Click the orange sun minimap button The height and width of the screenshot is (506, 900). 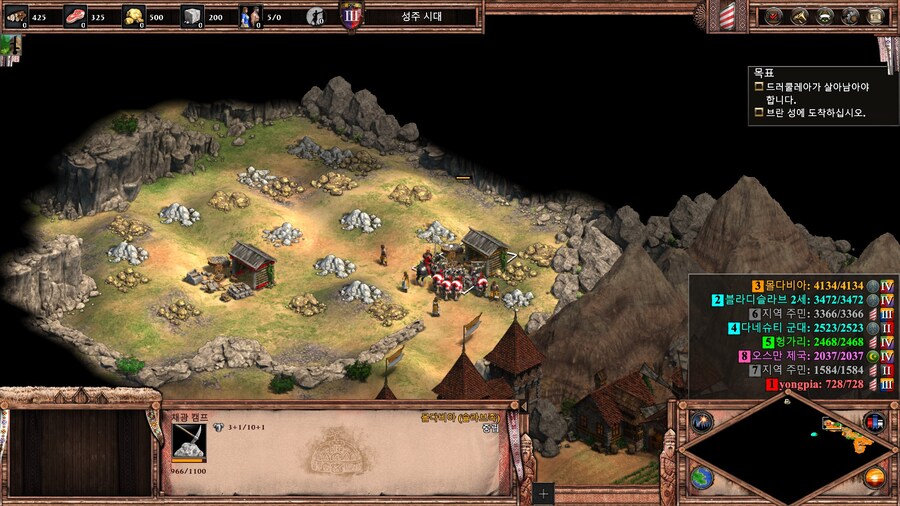[x=874, y=477]
